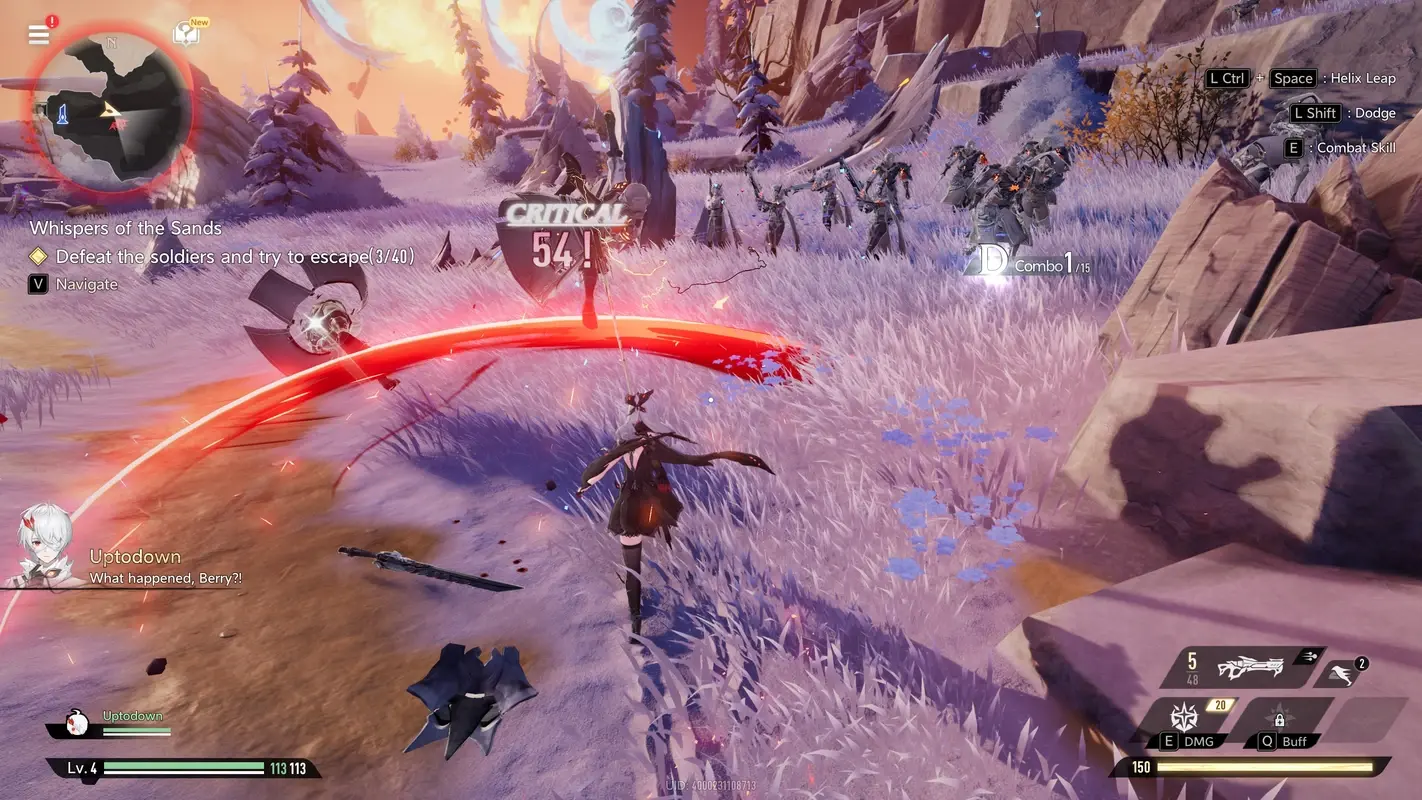Toggle the quest objective diamond marker
The width and height of the screenshot is (1422, 800).
coord(38,256)
